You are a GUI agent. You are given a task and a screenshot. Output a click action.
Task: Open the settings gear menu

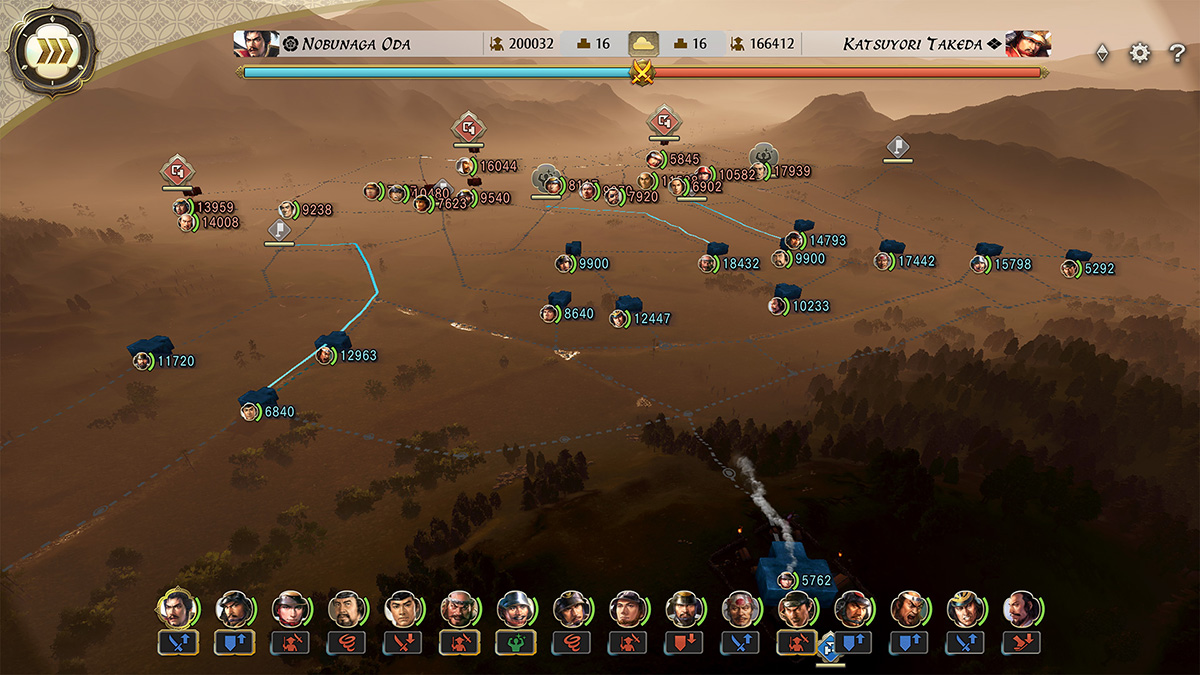pyautogui.click(x=1140, y=54)
